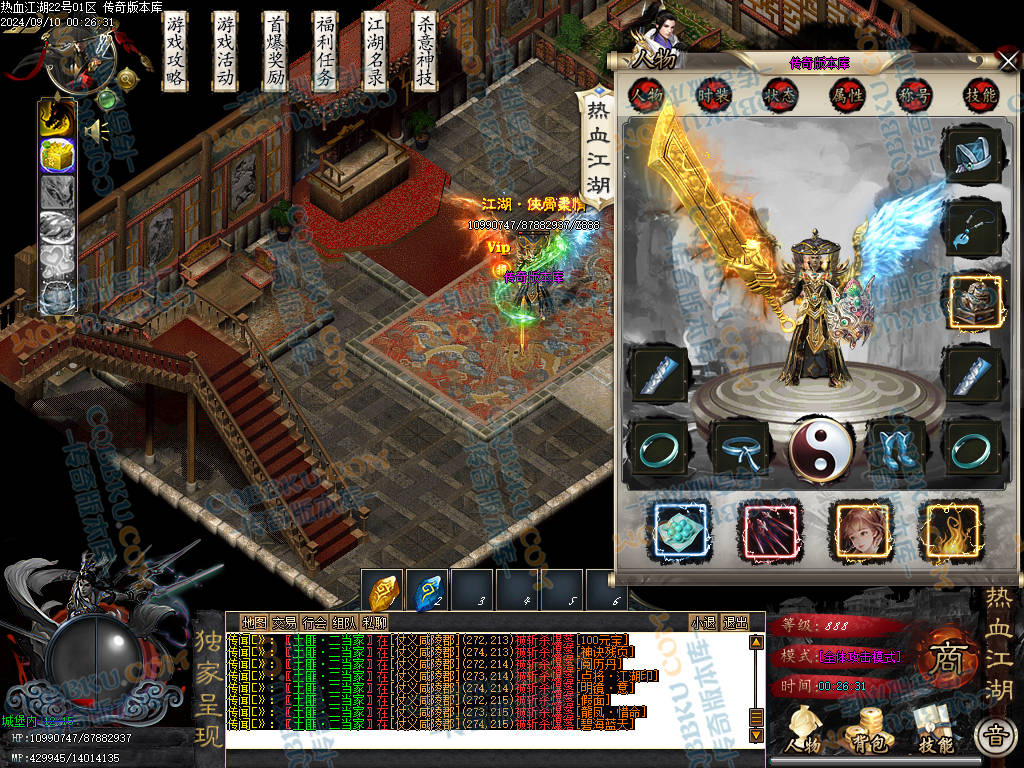Switch to the 状态 status tab
The height and width of the screenshot is (768, 1024).
(x=779, y=95)
